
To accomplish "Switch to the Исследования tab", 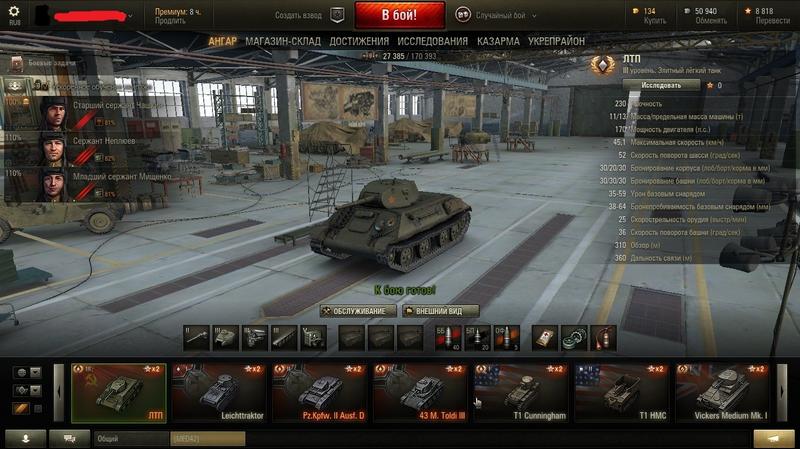I will (x=432, y=41).
